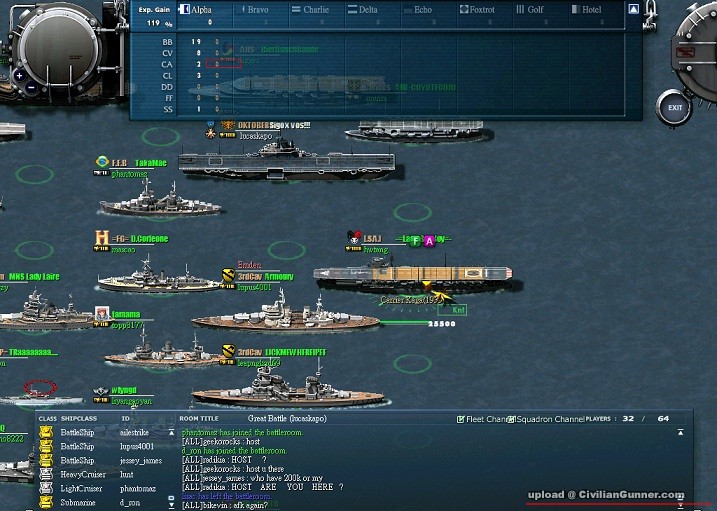717x511 pixels.
Task: Collapse the team roster panel arrow
Action: (x=633, y=9)
